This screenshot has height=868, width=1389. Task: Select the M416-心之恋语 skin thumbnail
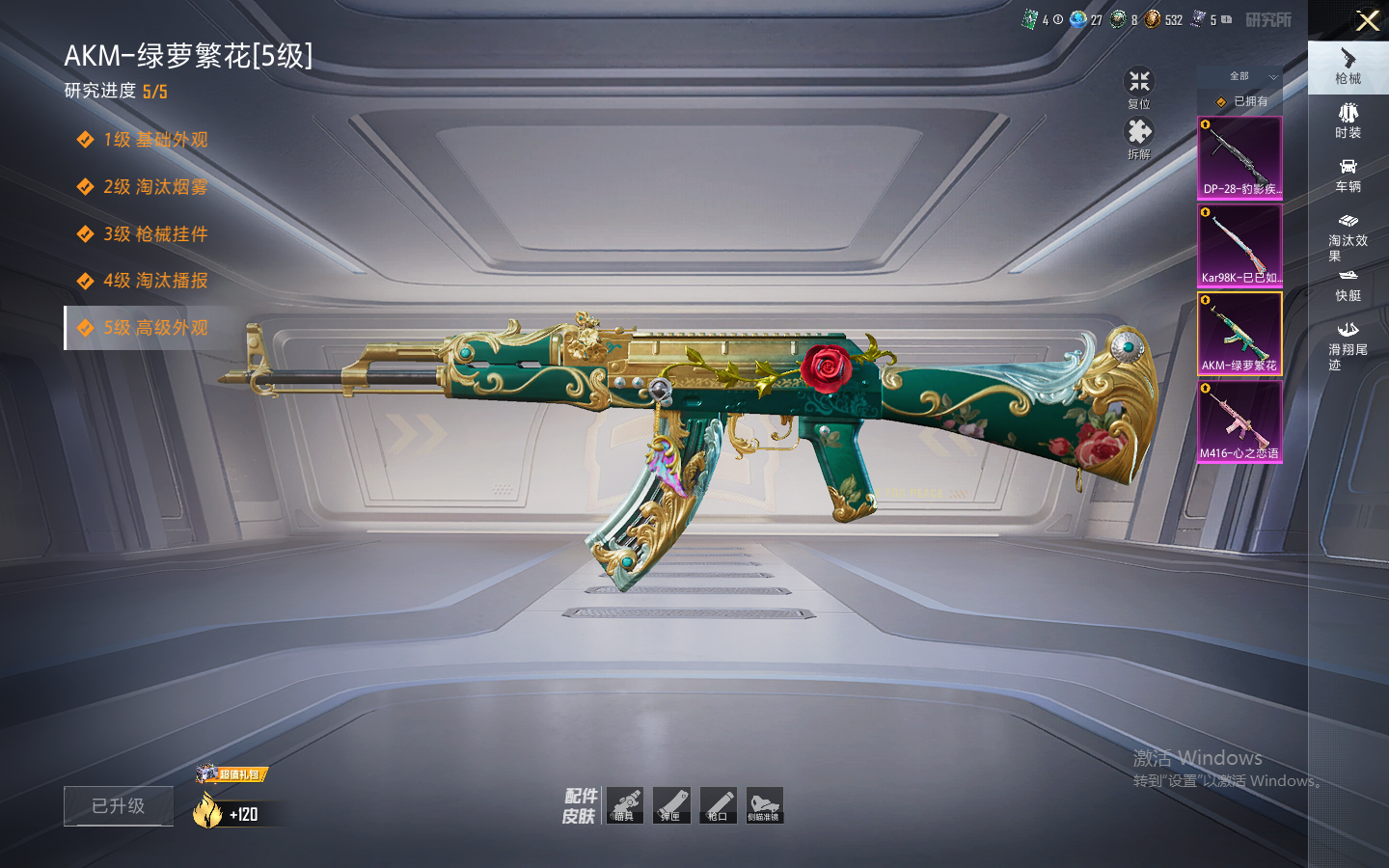pos(1239,421)
